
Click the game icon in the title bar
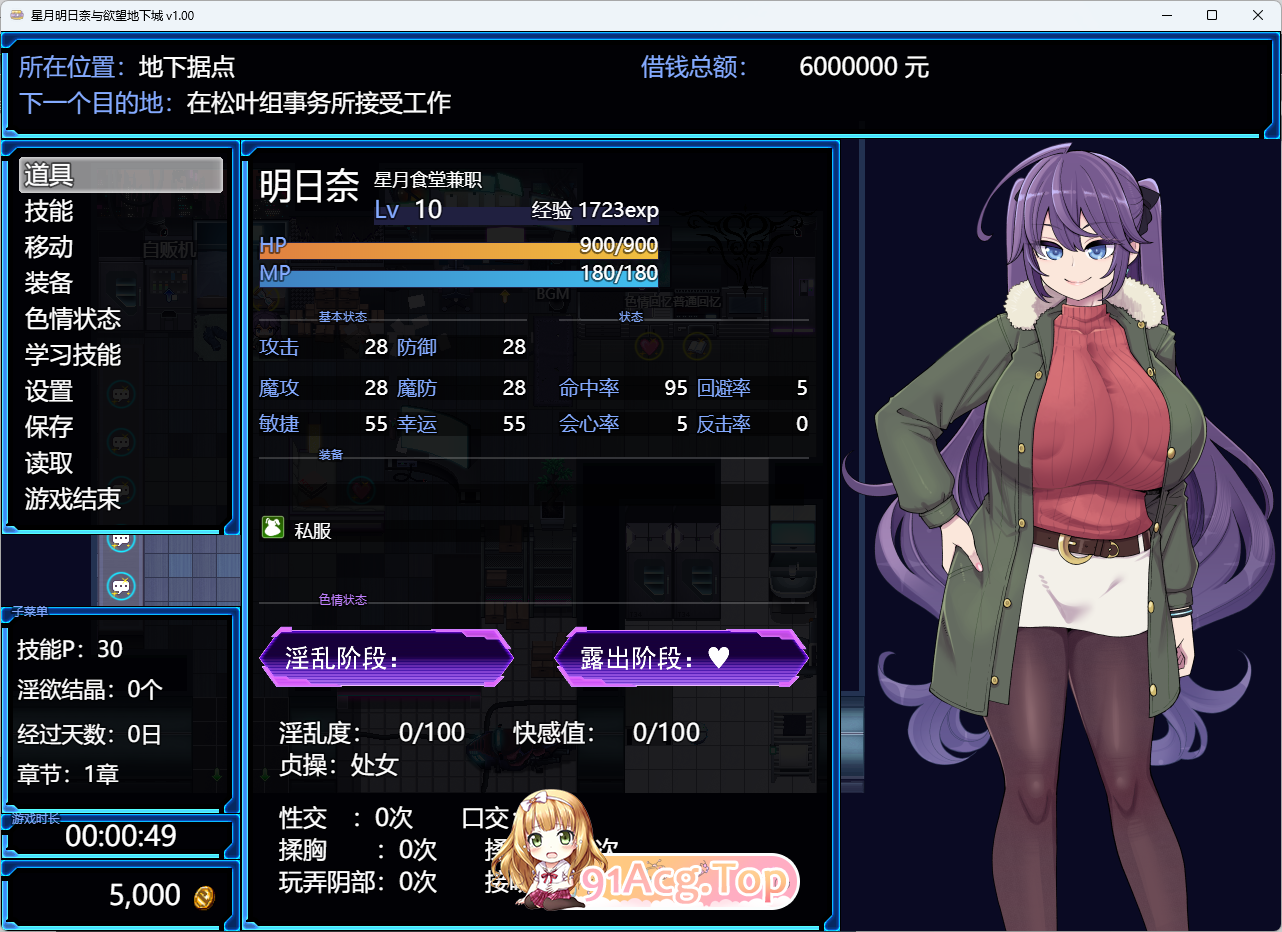(15, 15)
